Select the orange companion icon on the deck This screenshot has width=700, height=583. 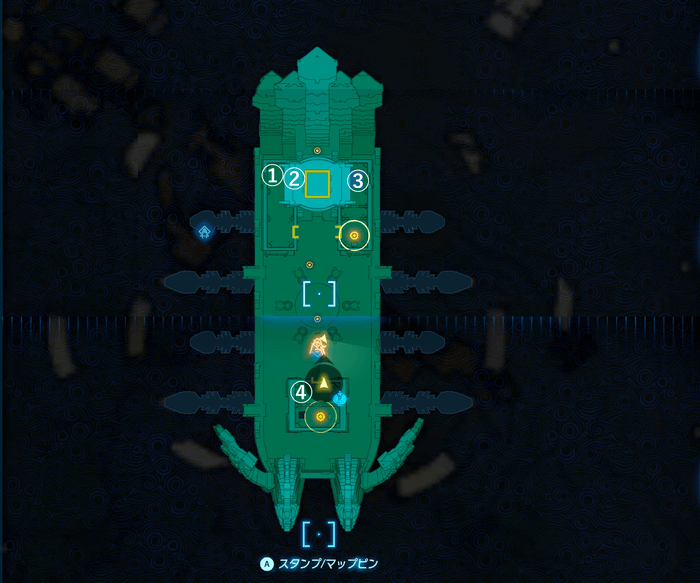[317, 346]
